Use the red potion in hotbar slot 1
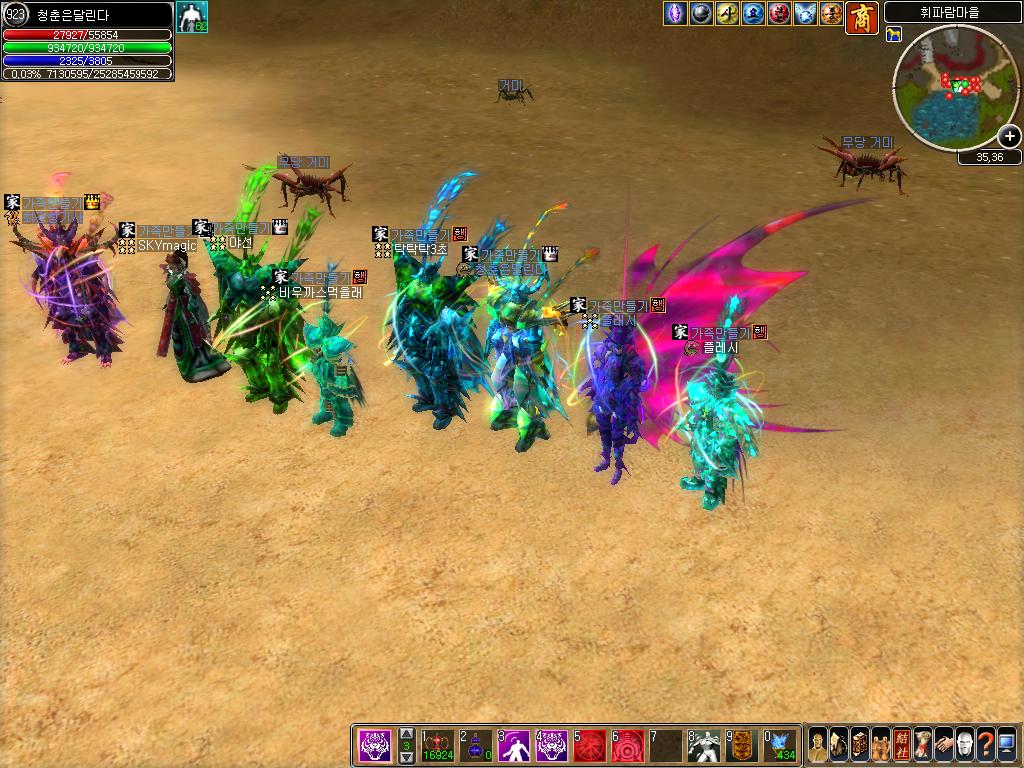 (438, 746)
